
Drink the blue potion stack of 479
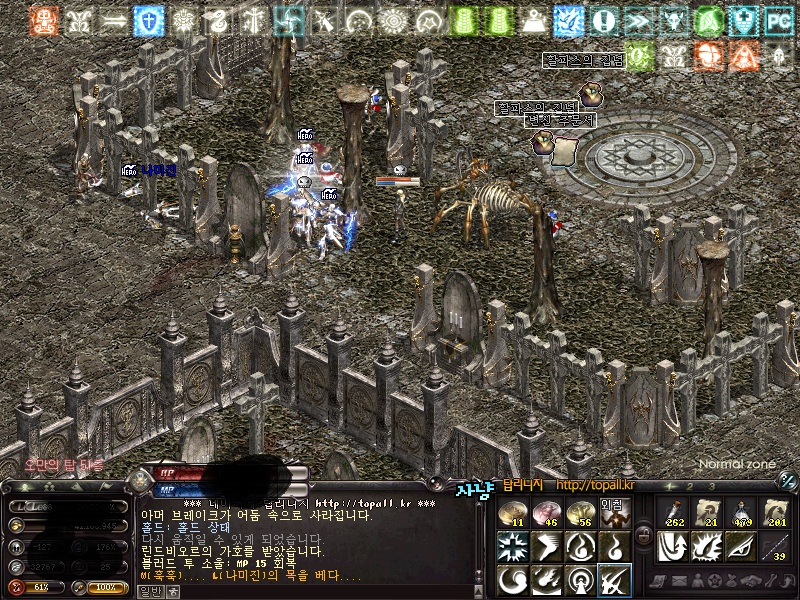point(740,513)
